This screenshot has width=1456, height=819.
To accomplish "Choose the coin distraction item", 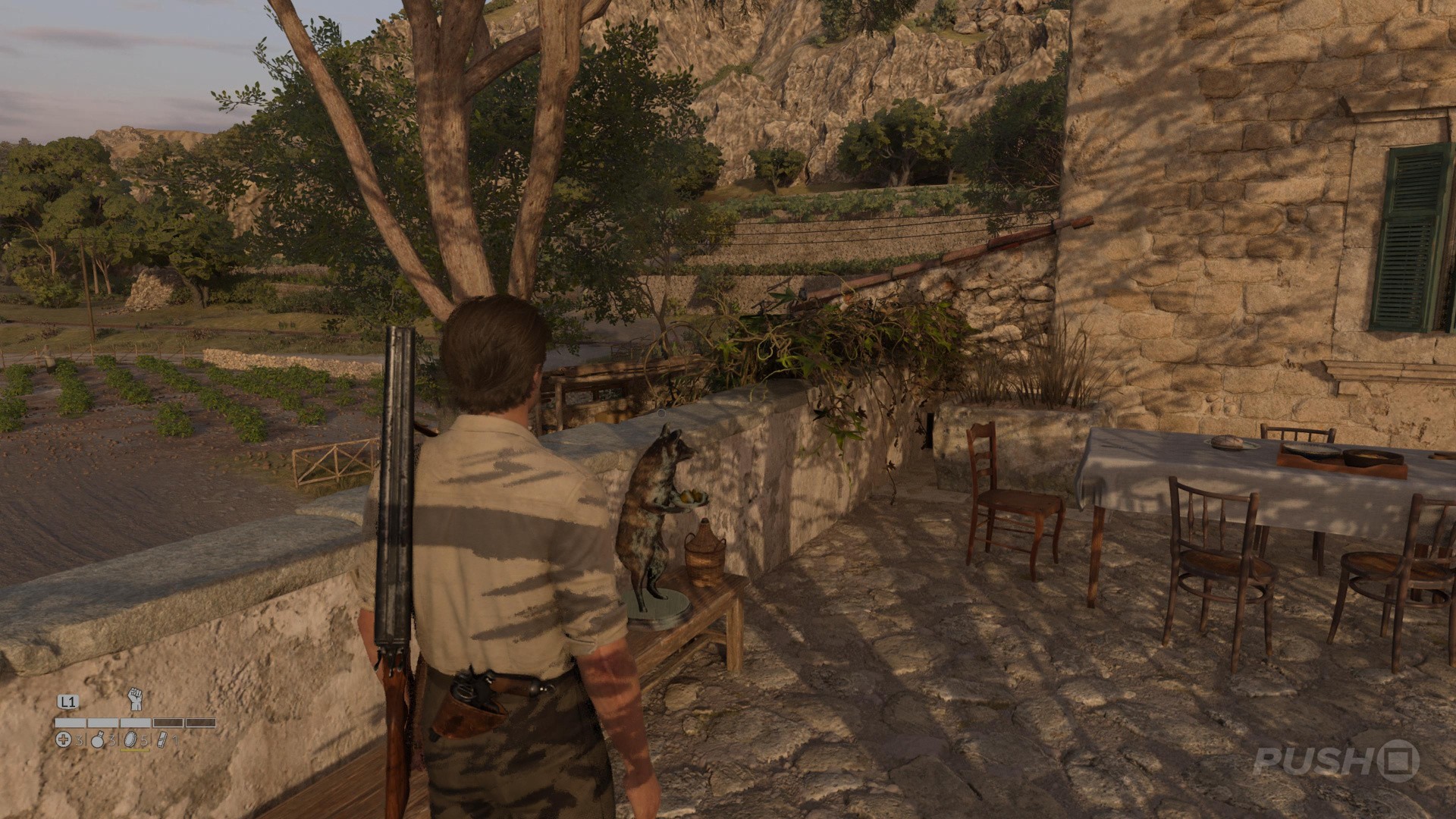I will (x=130, y=740).
